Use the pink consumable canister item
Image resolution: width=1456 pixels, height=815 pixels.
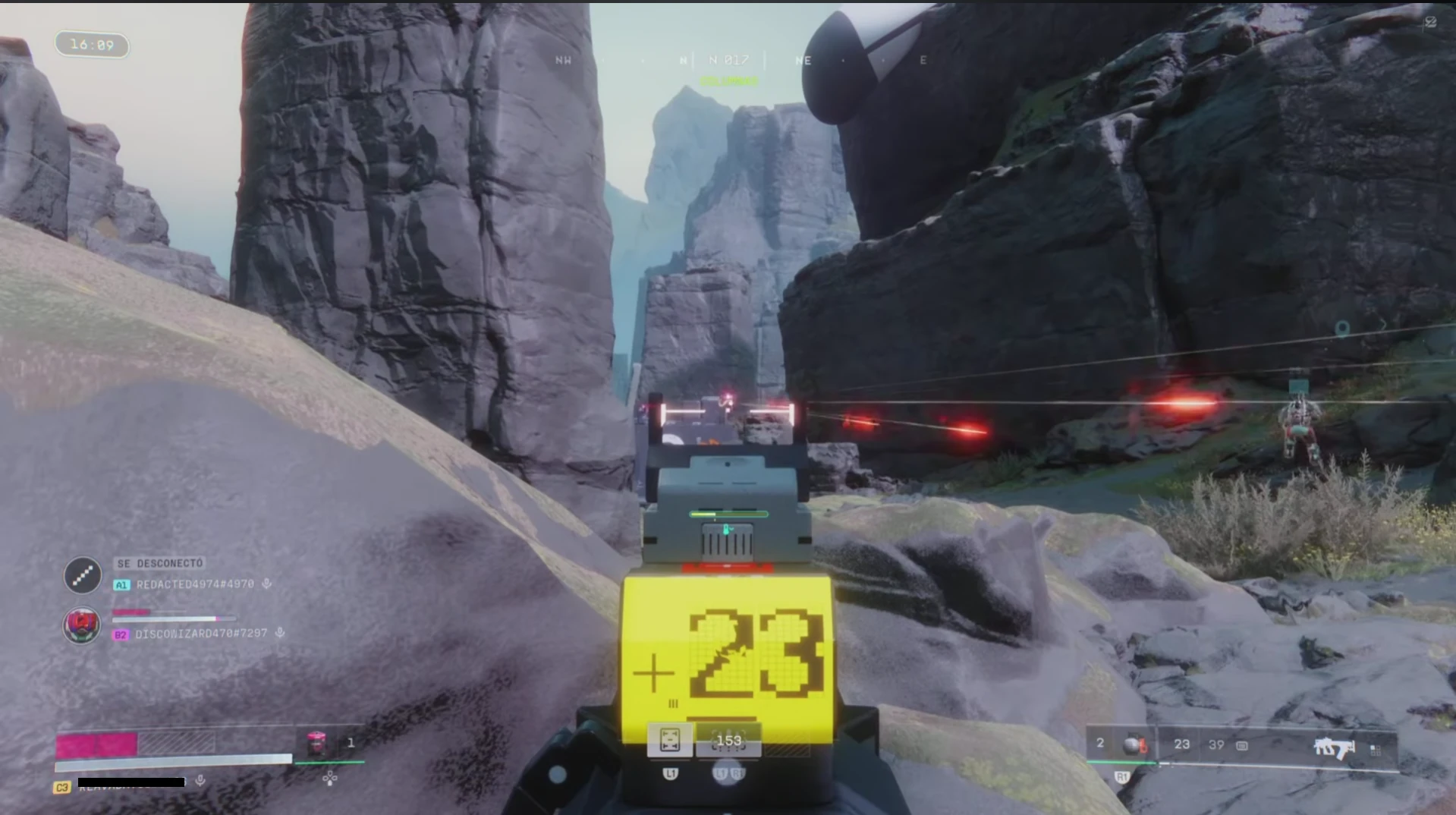click(x=316, y=744)
